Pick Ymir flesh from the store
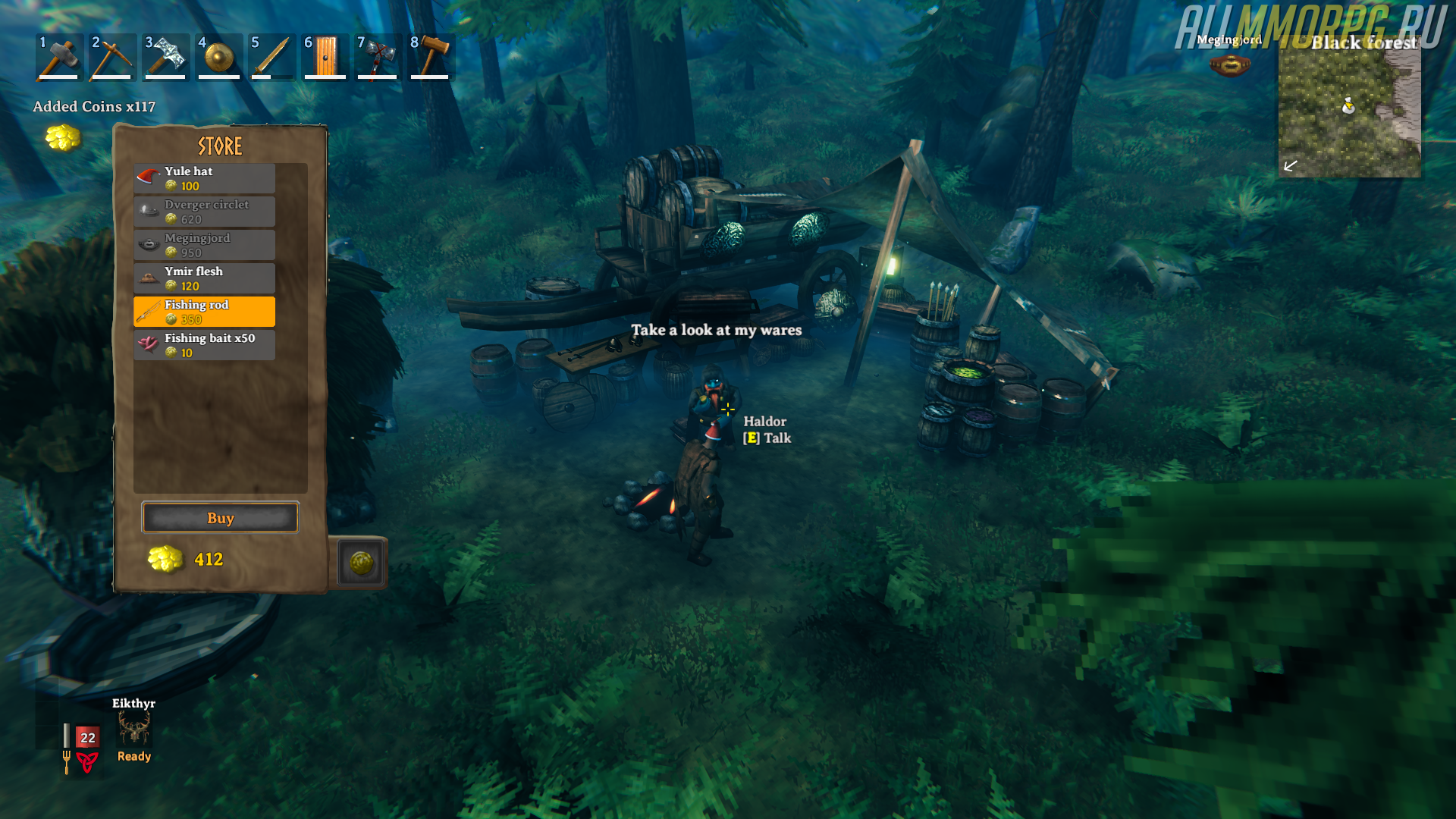Screen dimensions: 1456x819 coord(204,278)
